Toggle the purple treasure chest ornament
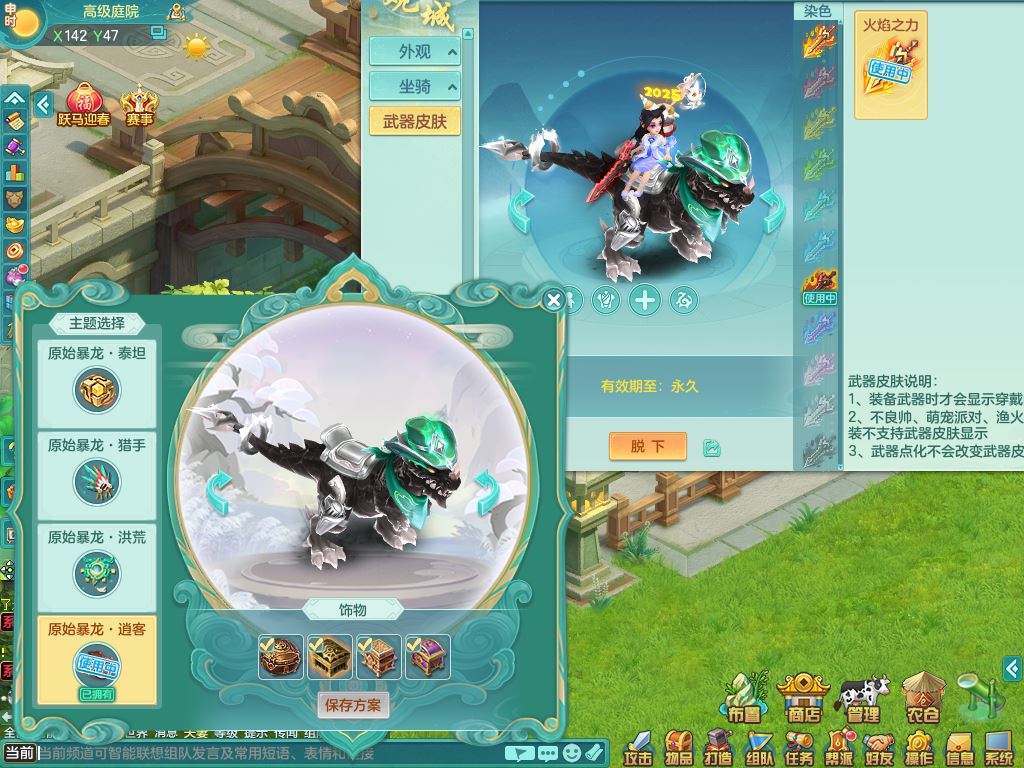The image size is (1024, 768). point(427,657)
